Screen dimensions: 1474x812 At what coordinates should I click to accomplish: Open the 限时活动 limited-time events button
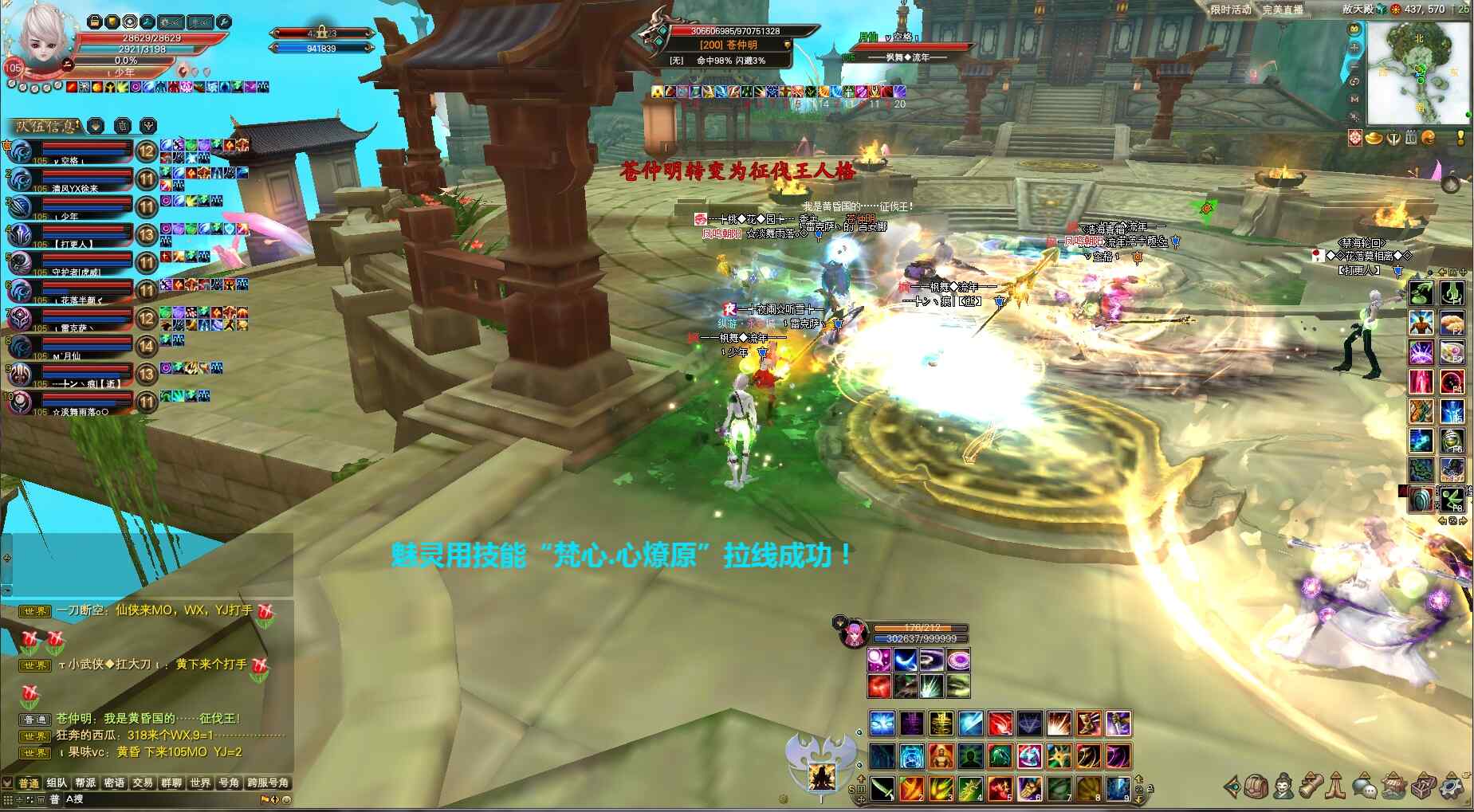1231,10
